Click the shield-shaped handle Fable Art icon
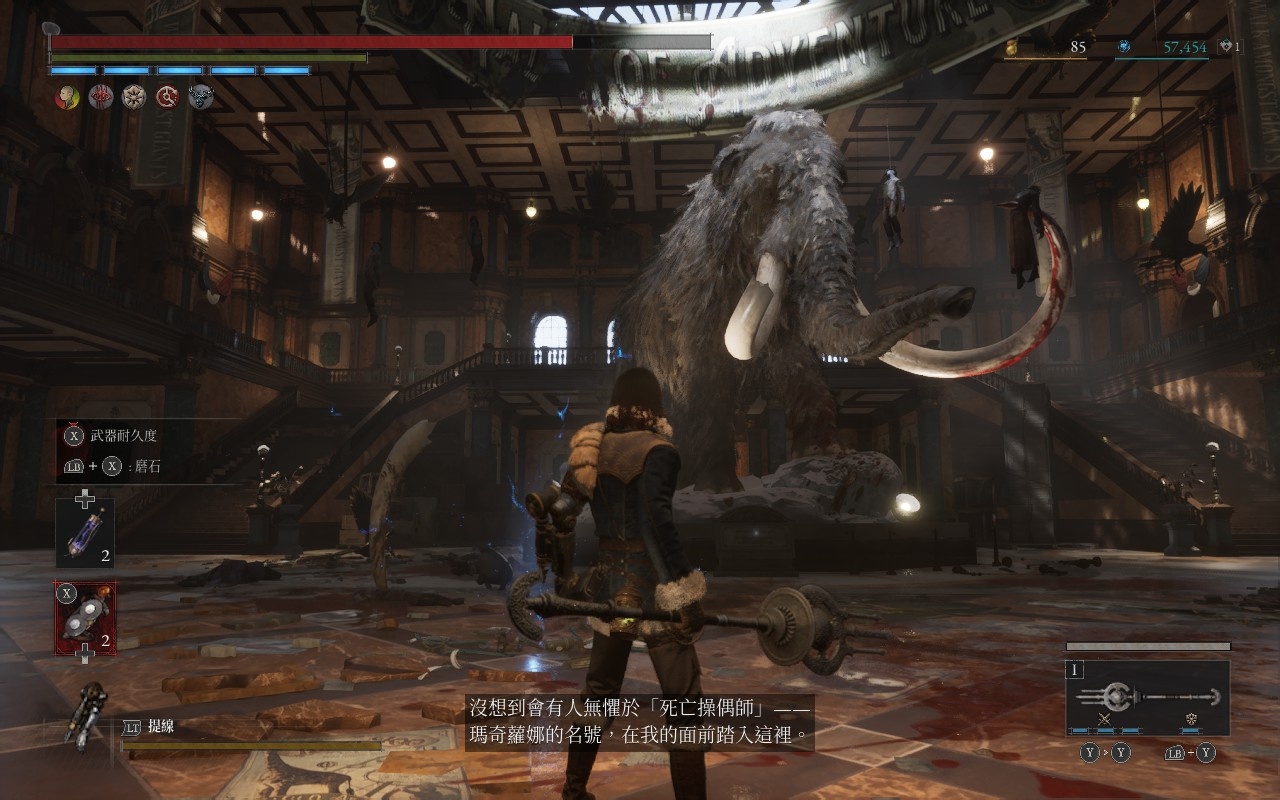The height and width of the screenshot is (800, 1280). coord(1191,719)
